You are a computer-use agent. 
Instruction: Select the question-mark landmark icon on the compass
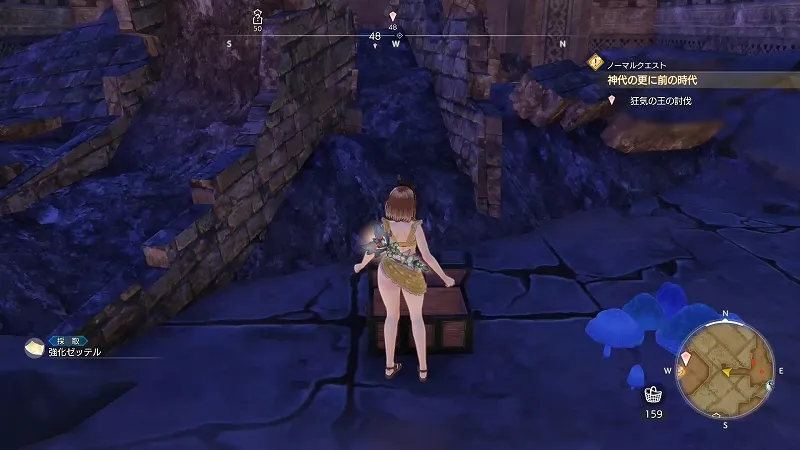pyautogui.click(x=257, y=16)
